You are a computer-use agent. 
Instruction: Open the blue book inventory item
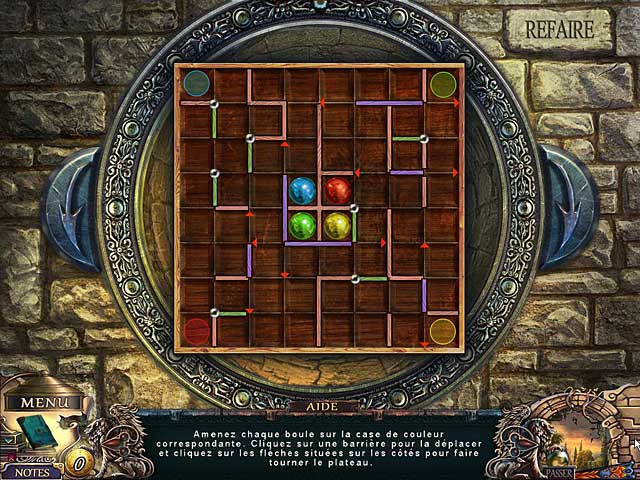pyautogui.click(x=41, y=431)
